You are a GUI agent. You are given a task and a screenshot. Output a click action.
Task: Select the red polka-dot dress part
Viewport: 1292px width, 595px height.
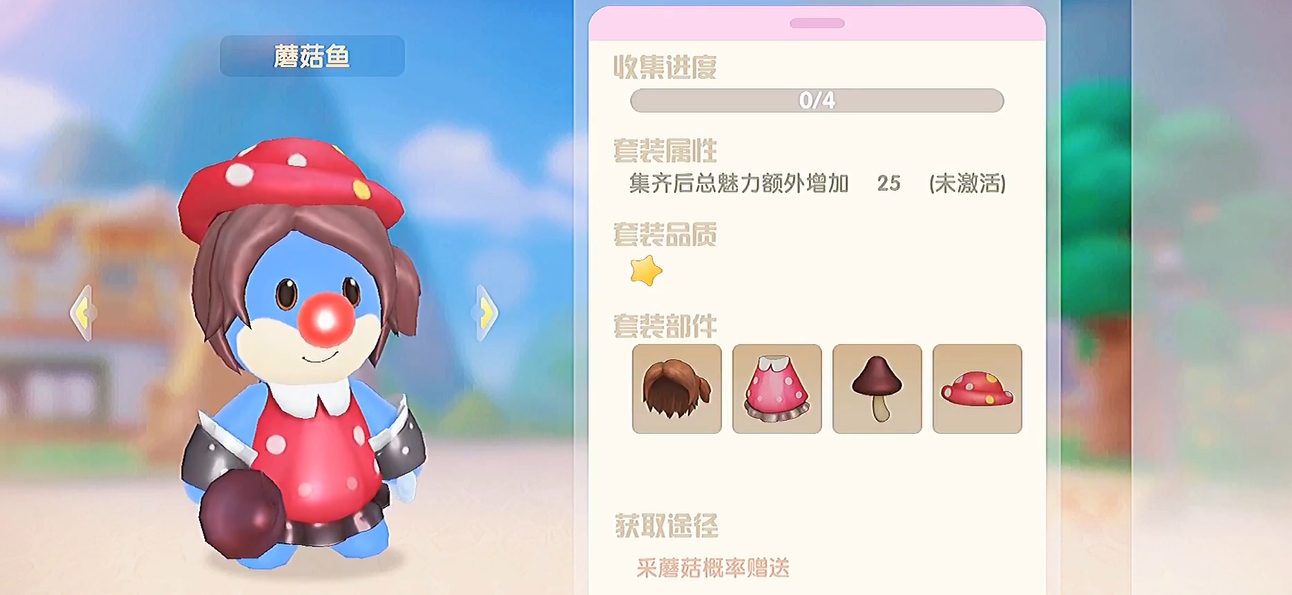click(x=777, y=389)
